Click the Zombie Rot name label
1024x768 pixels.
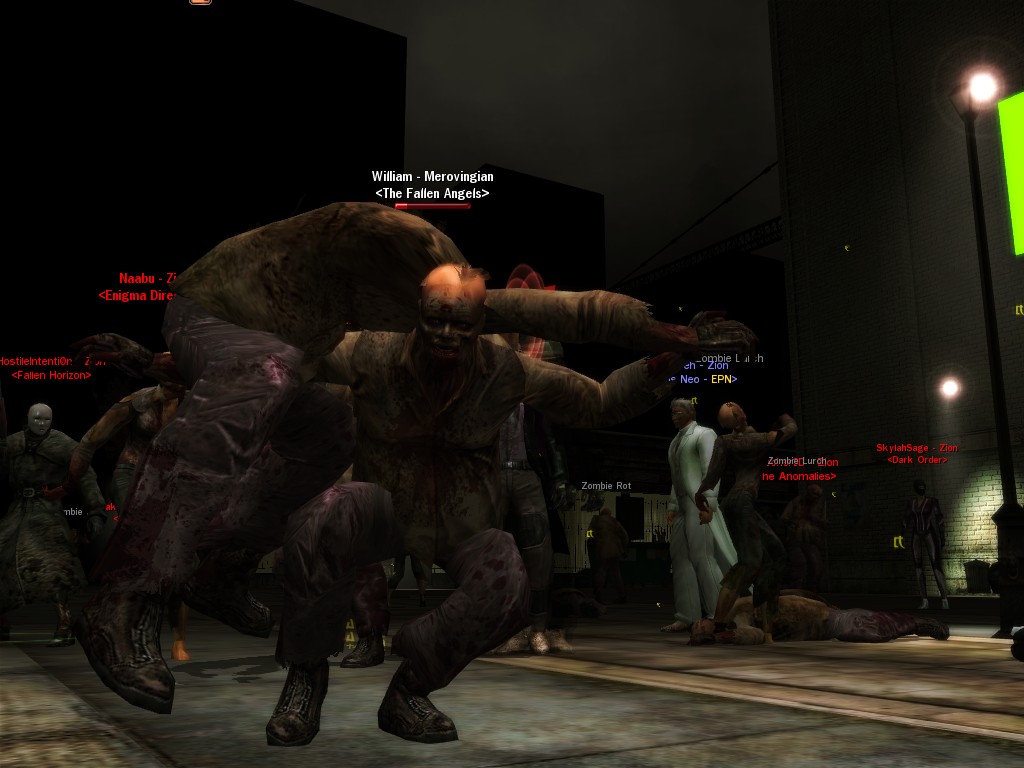coord(606,486)
